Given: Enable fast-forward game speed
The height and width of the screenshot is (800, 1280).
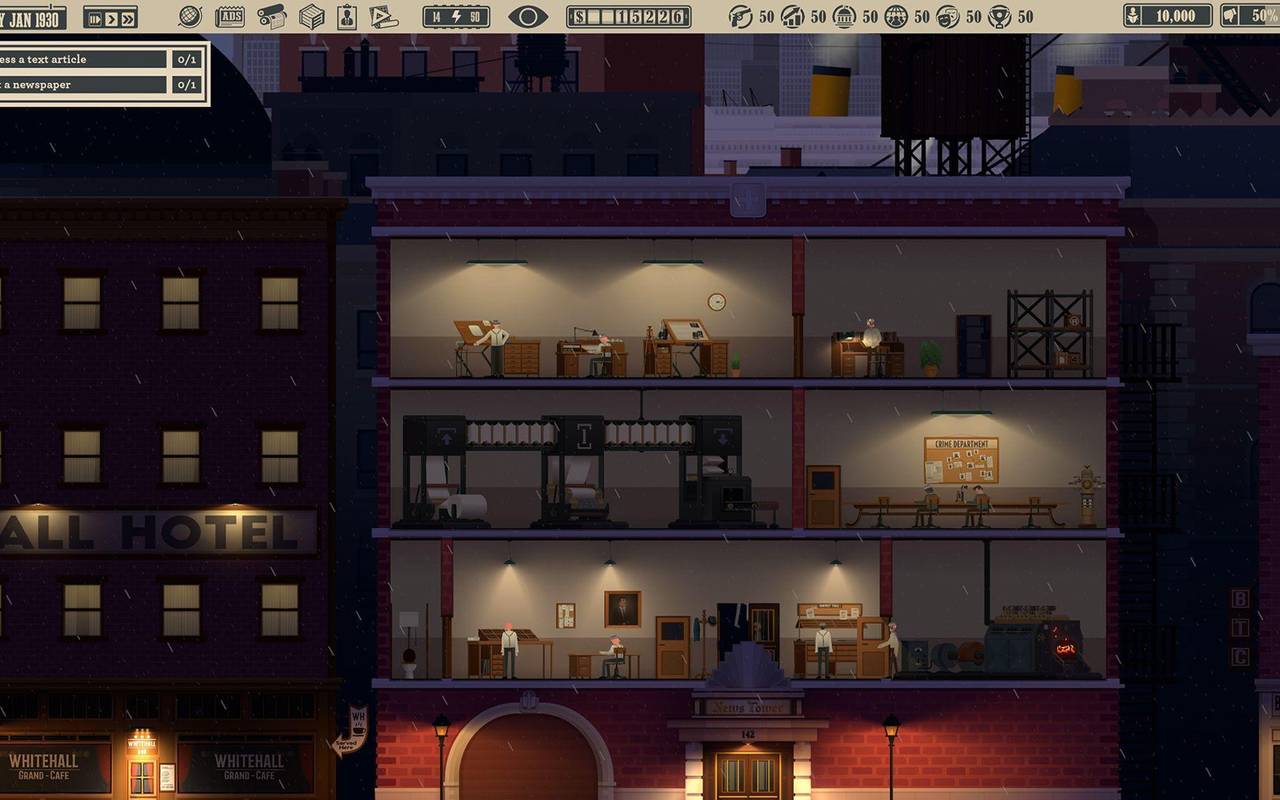Looking at the screenshot, I should point(129,18).
